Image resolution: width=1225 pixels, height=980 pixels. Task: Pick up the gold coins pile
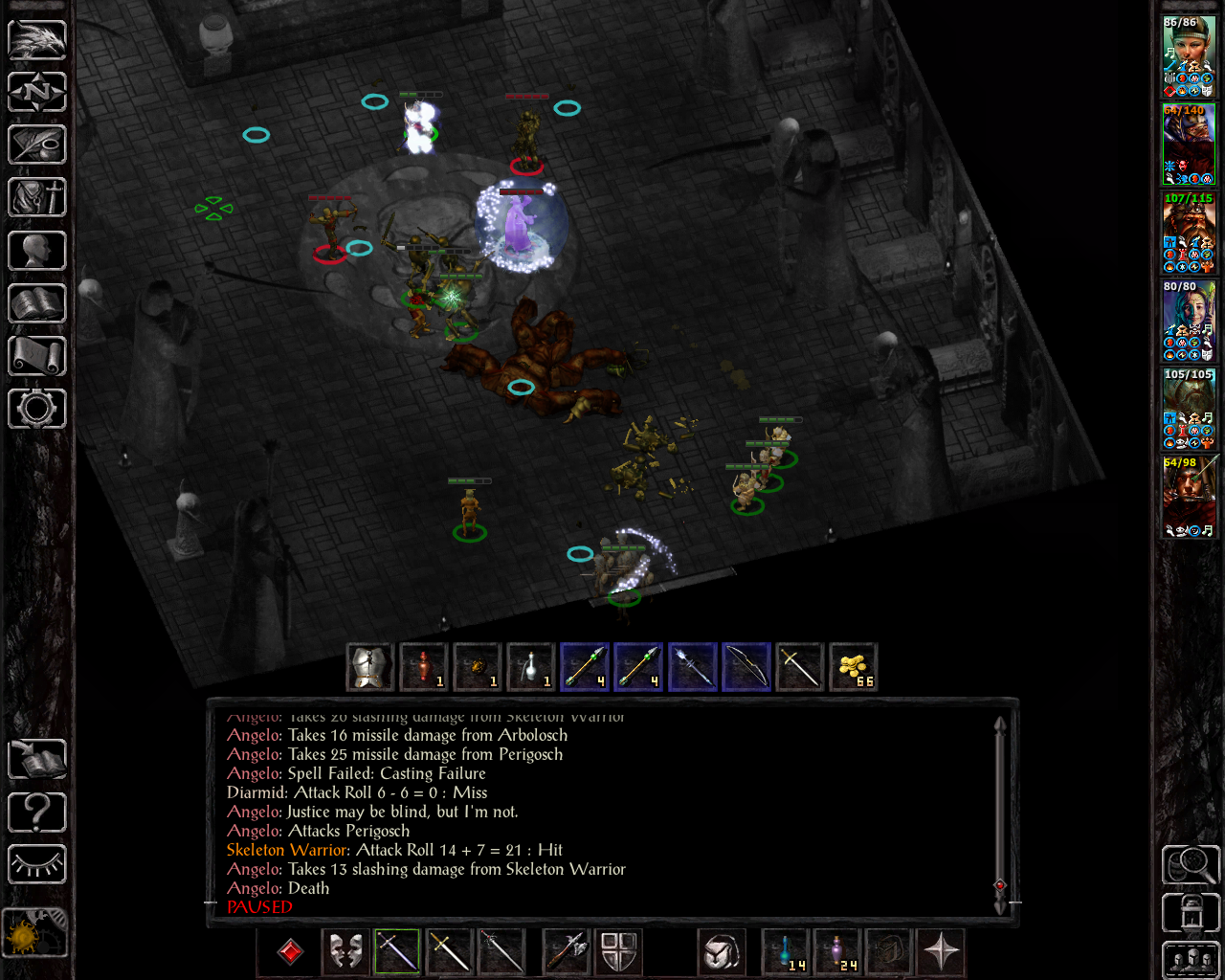coord(852,667)
